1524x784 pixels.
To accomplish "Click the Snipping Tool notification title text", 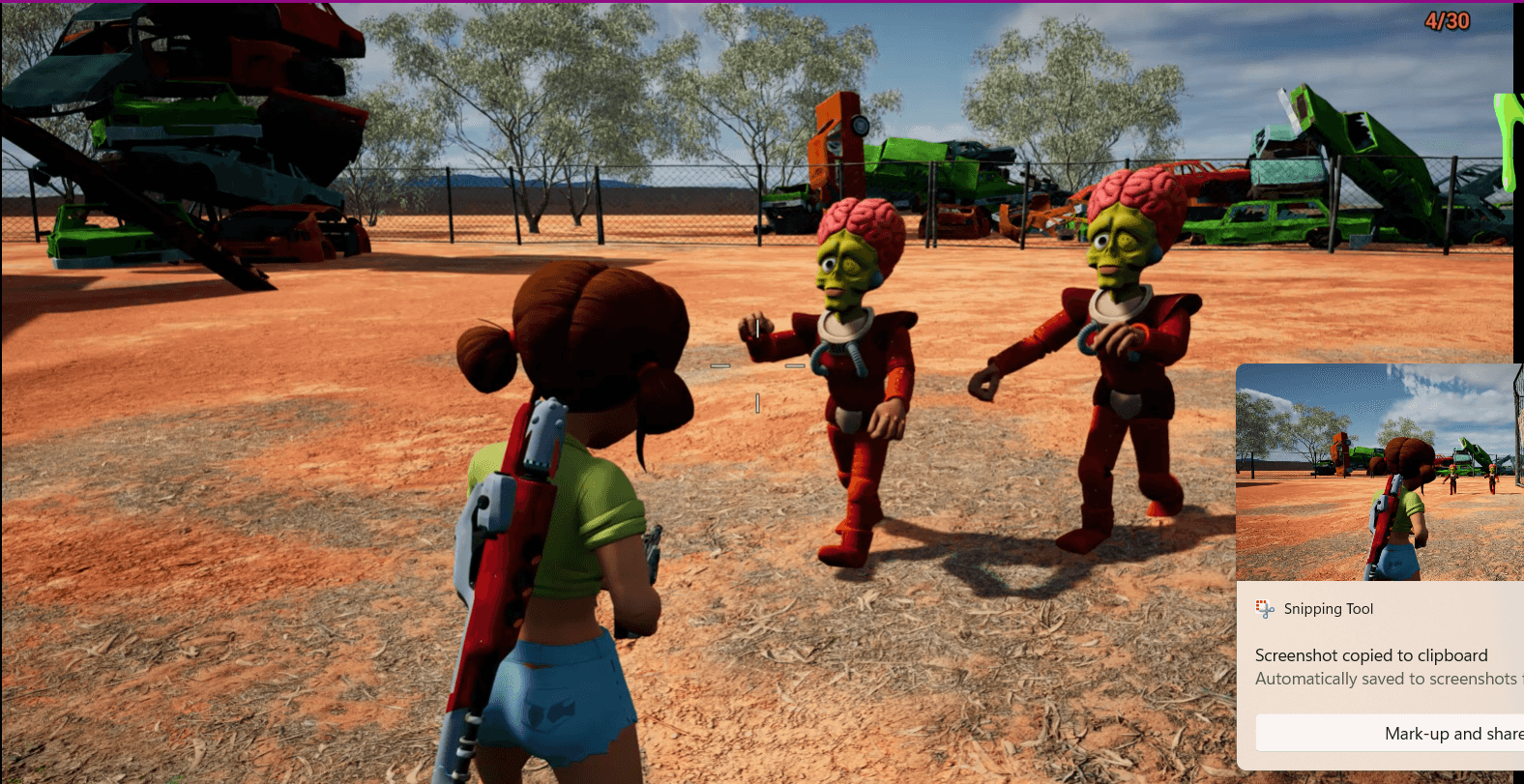I will pyautogui.click(x=1329, y=608).
